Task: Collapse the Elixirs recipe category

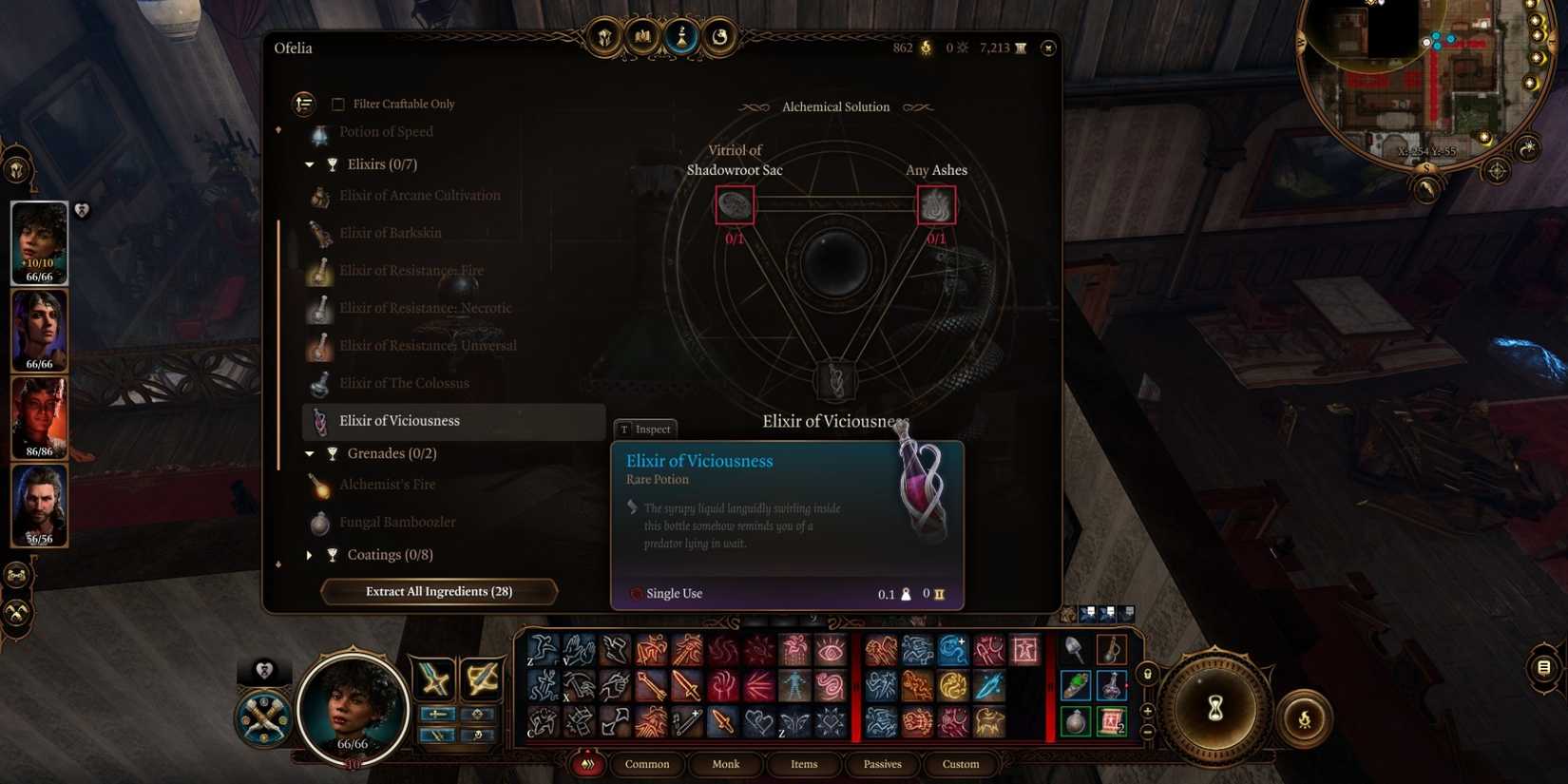Action: pos(308,163)
